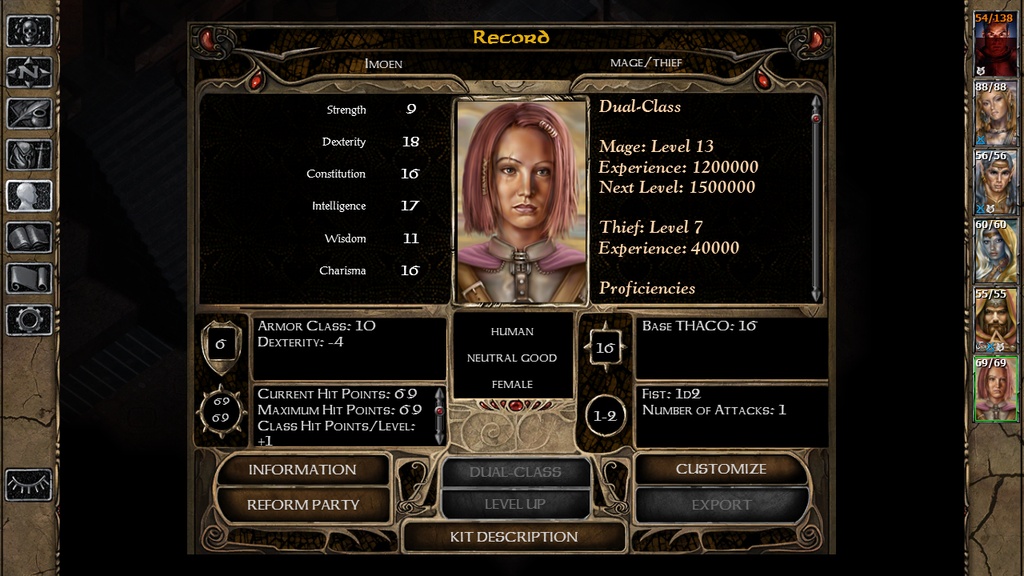Open game options gear icon
This screenshot has height=576, width=1024.
[x=29, y=319]
